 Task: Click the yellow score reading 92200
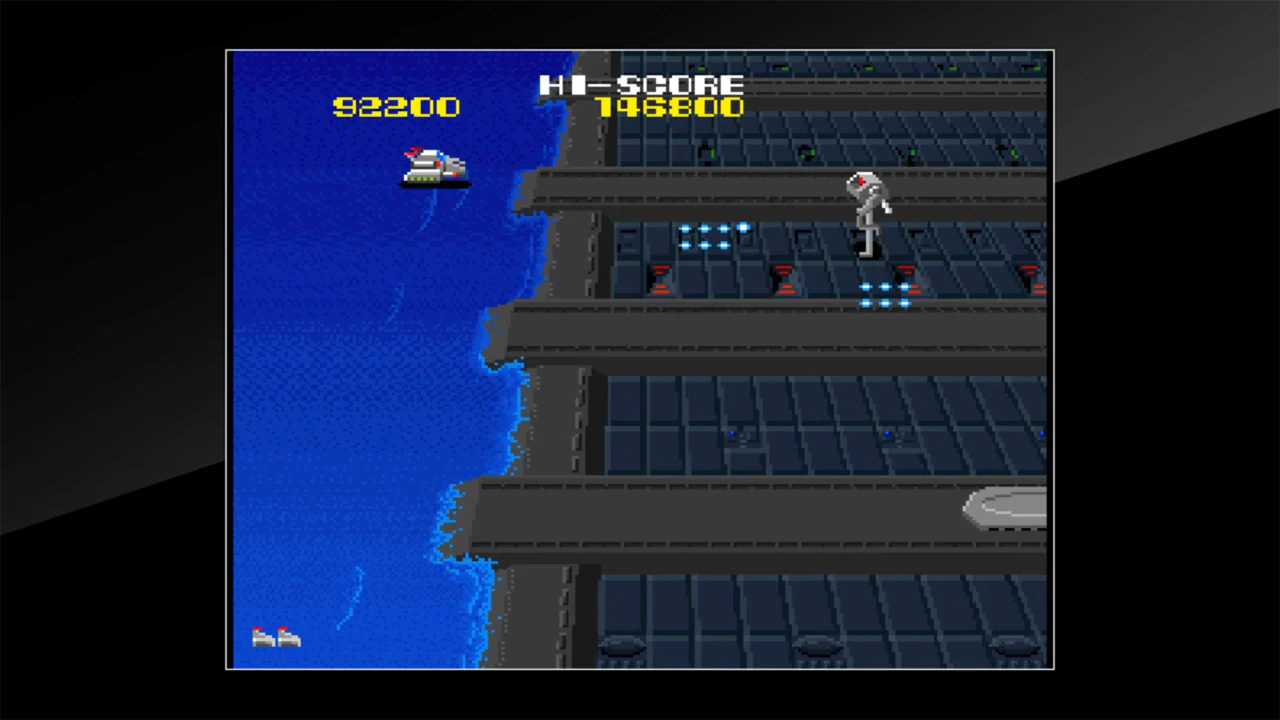tap(395, 107)
